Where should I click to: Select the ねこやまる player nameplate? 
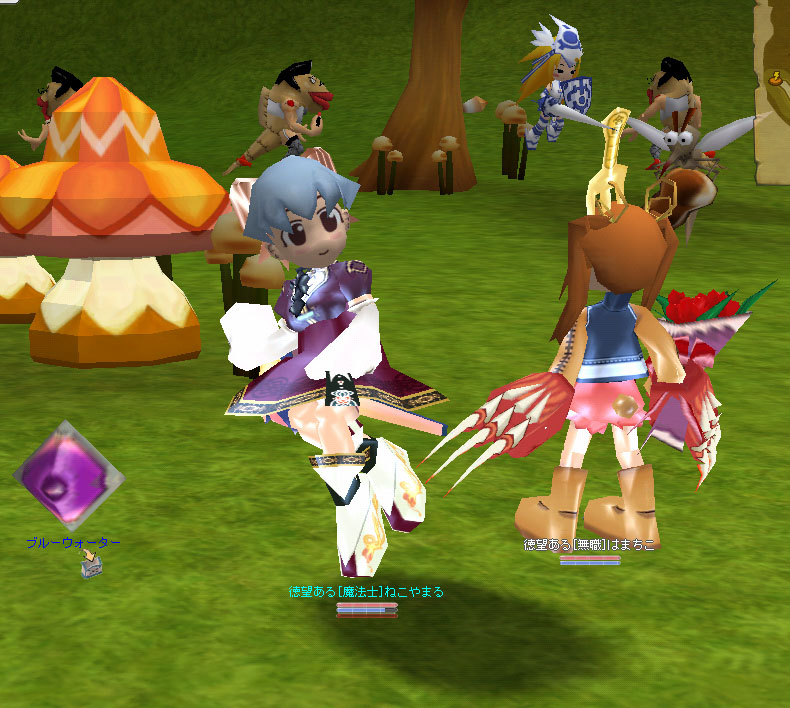pyautogui.click(x=366, y=592)
